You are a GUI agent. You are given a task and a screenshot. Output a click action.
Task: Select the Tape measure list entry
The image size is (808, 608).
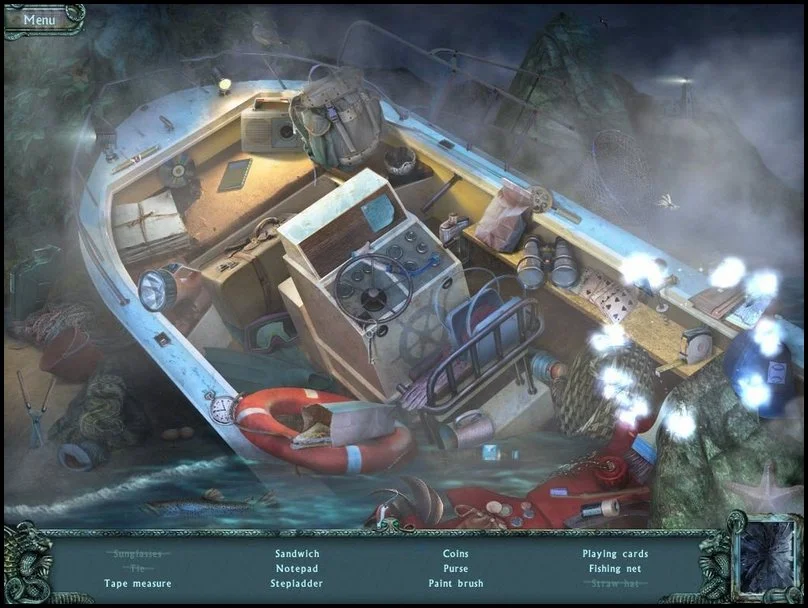click(138, 583)
